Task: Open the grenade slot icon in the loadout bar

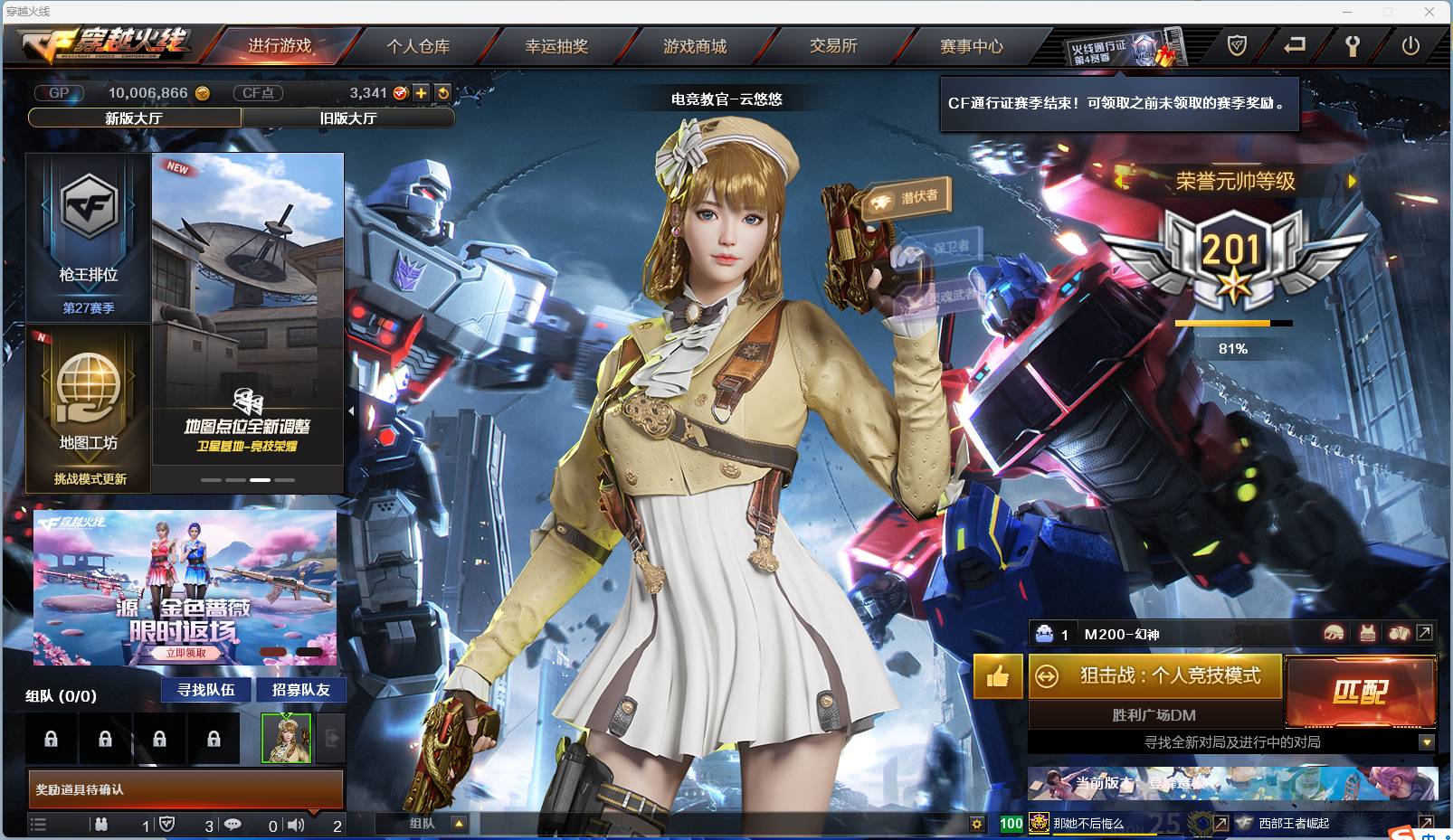Action: tap(1401, 634)
